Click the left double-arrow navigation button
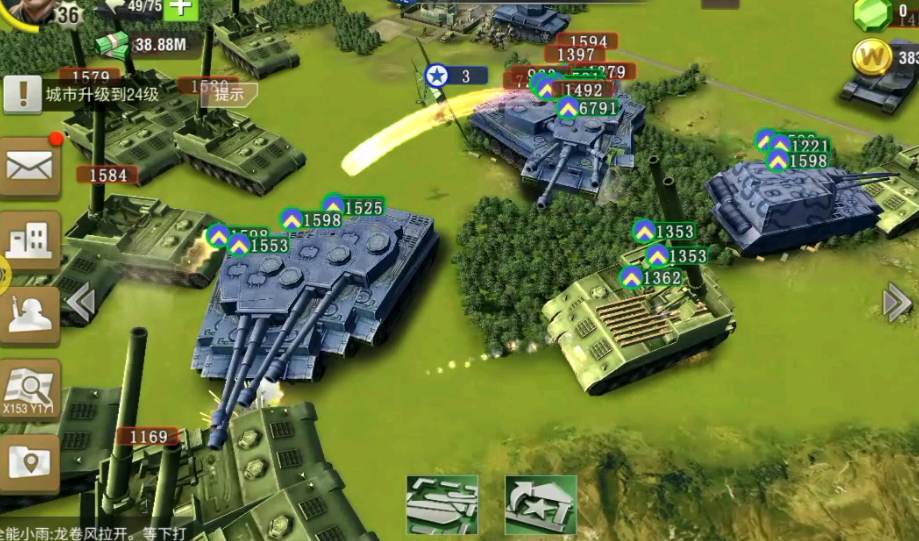 pos(79,300)
